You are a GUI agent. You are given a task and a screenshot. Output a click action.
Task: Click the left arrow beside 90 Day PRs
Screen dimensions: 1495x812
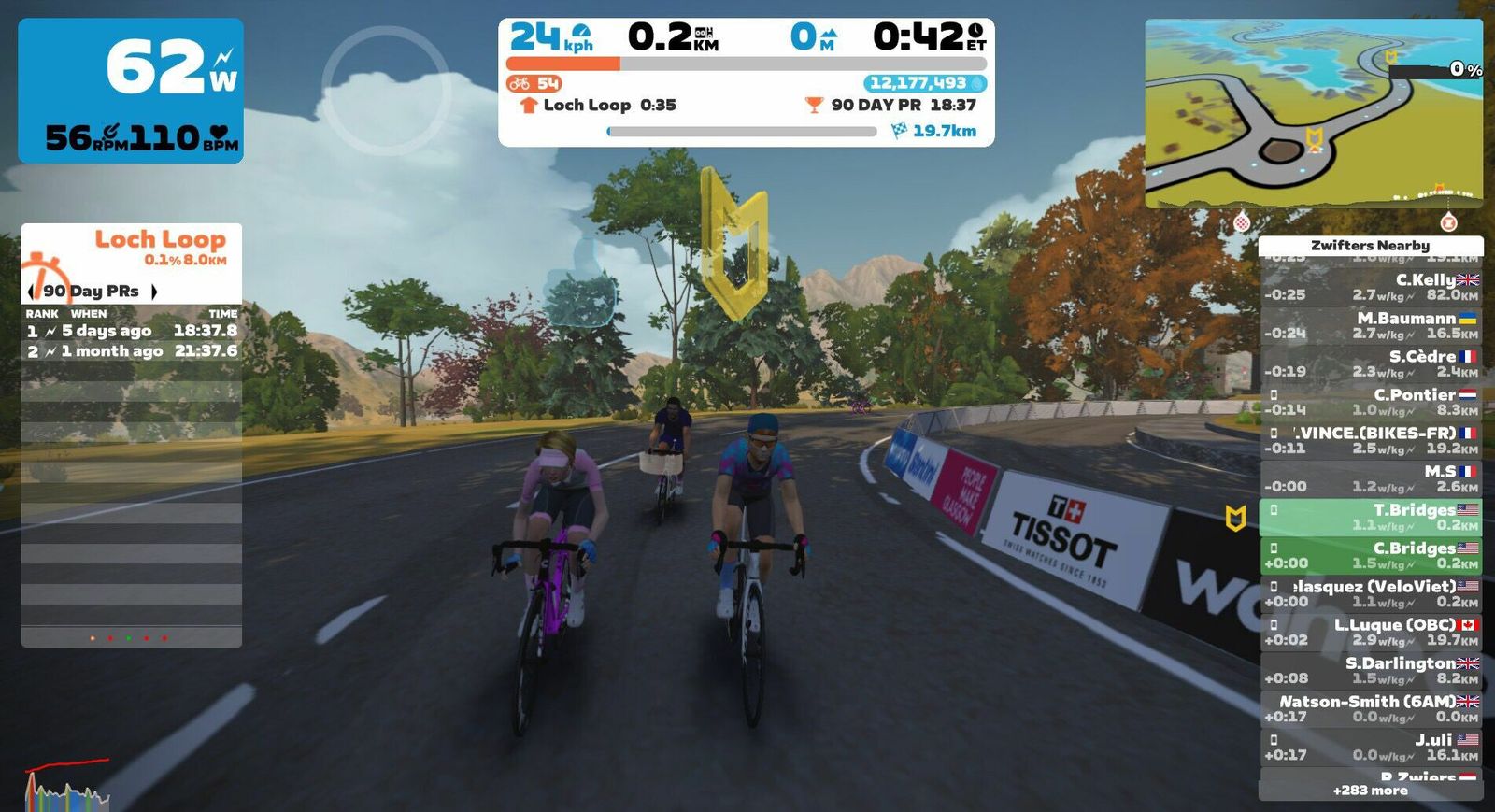31,292
